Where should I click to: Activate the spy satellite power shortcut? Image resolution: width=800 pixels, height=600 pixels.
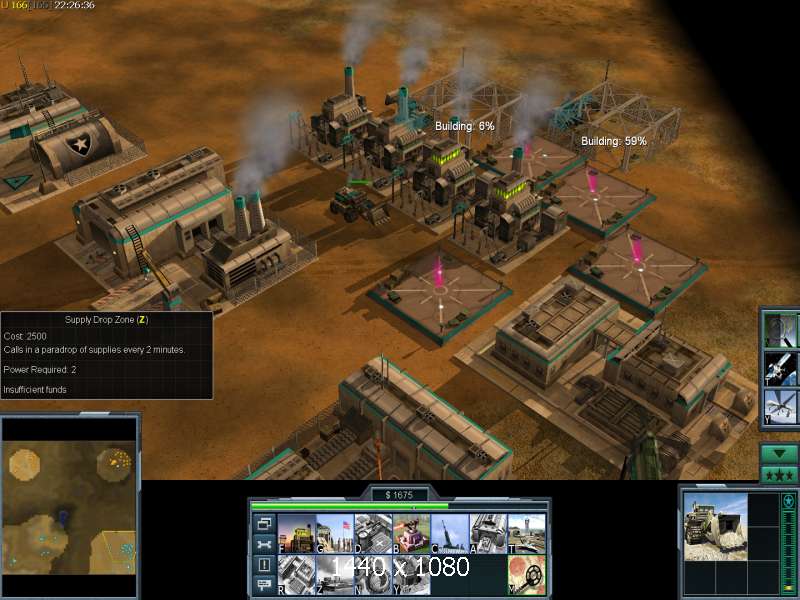click(x=780, y=368)
